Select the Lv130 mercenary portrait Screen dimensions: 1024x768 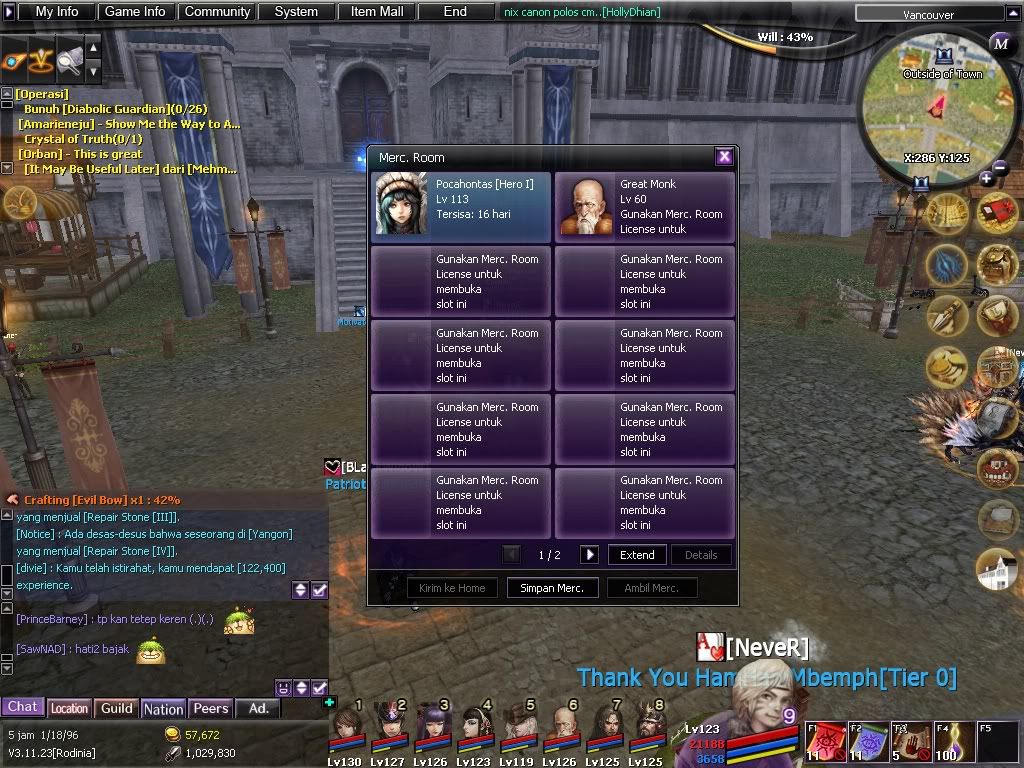[x=346, y=726]
